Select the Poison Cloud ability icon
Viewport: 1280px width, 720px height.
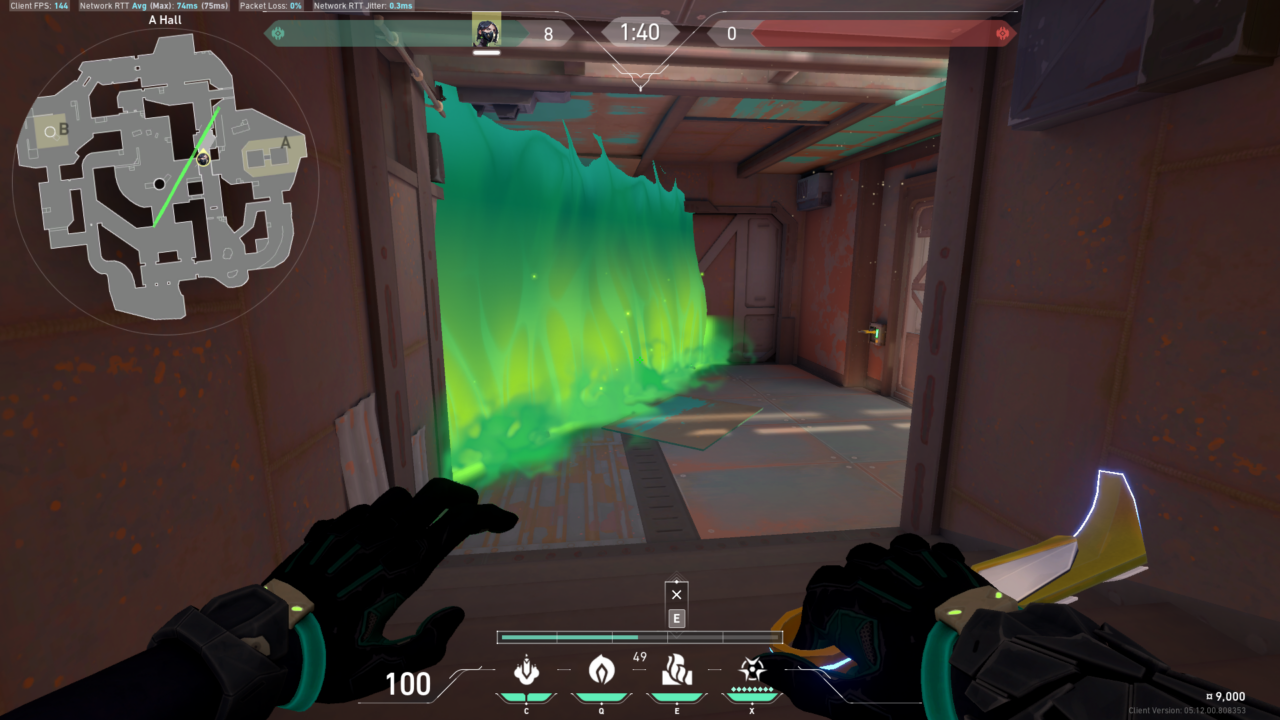pyautogui.click(x=601, y=669)
